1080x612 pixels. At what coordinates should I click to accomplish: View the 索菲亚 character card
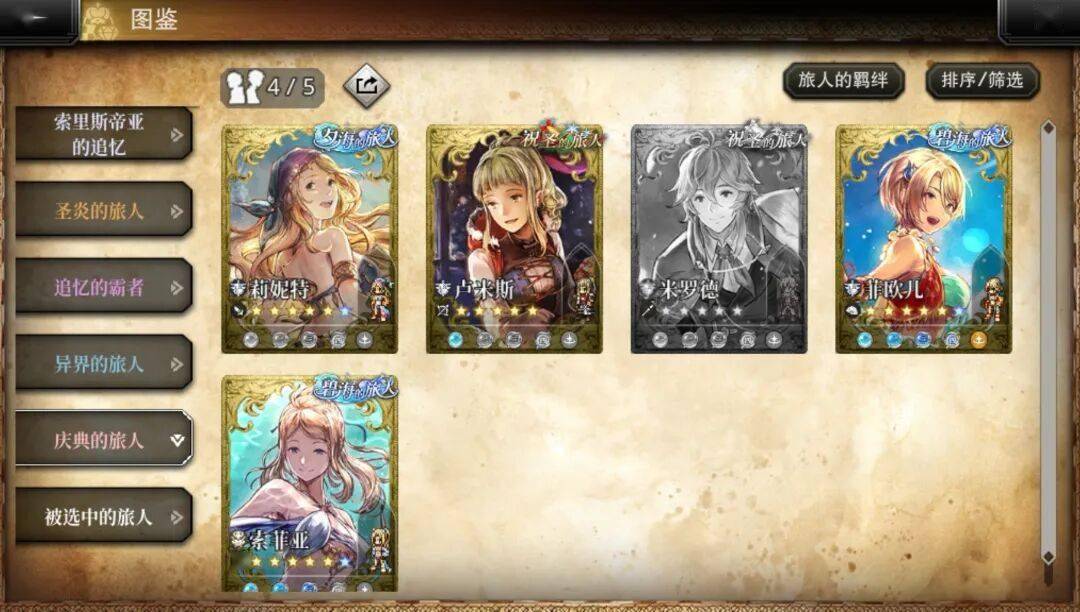[309, 482]
